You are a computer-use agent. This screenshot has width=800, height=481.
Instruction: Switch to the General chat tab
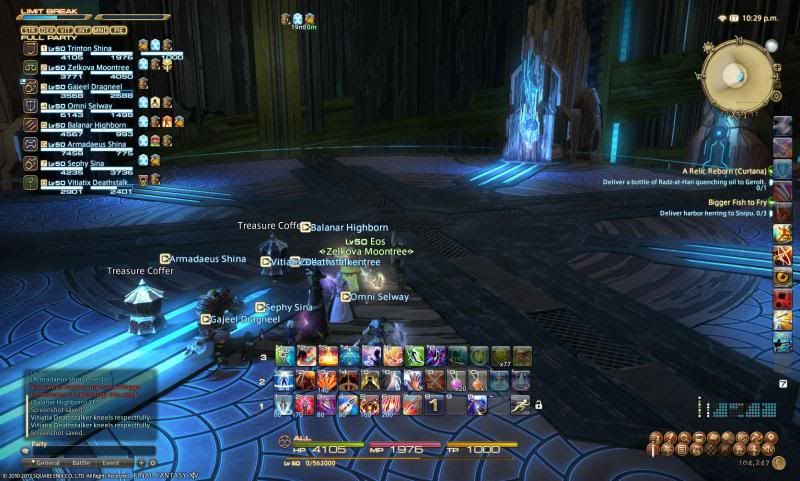(47, 463)
